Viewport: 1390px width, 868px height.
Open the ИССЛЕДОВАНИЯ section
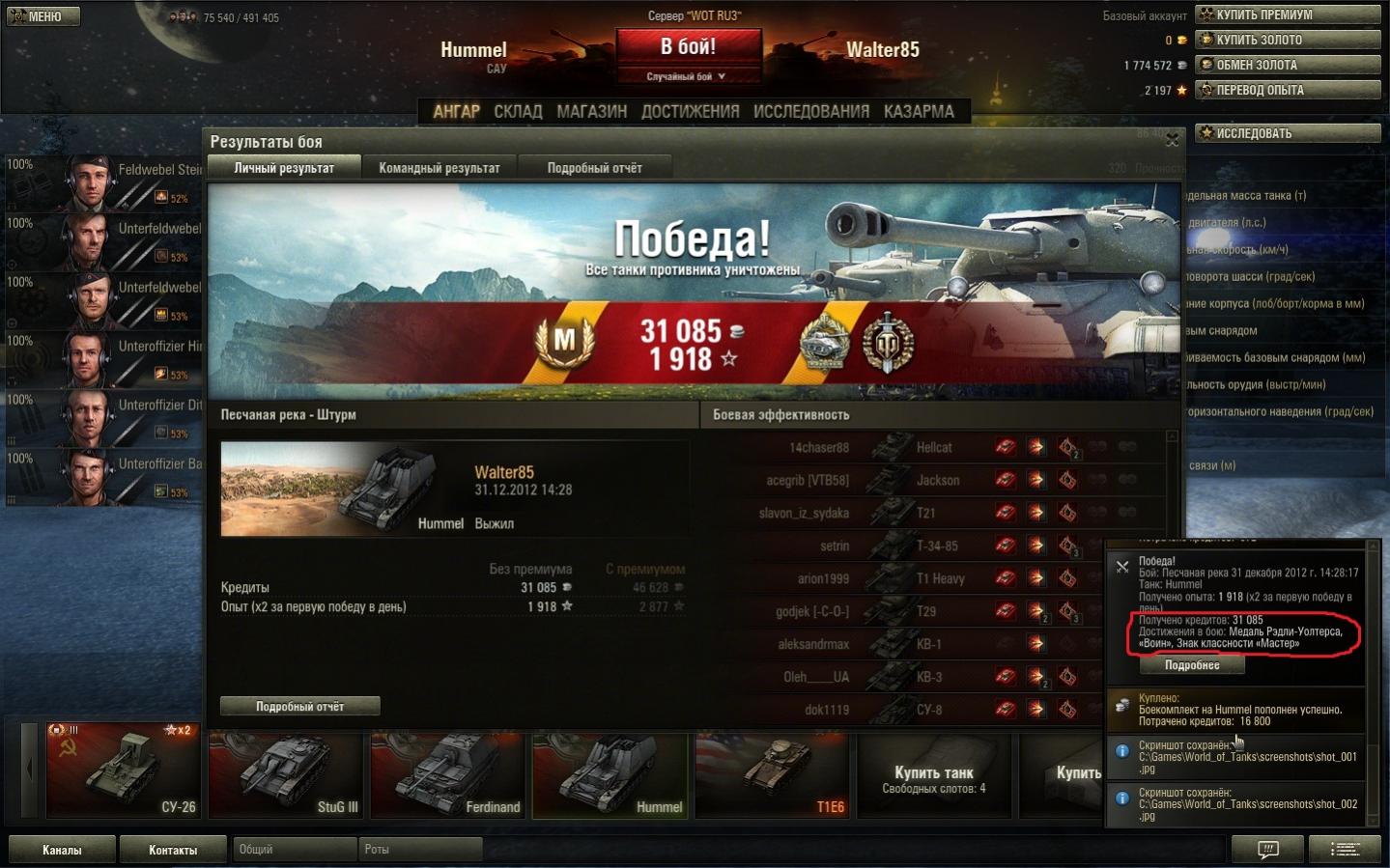[x=810, y=111]
